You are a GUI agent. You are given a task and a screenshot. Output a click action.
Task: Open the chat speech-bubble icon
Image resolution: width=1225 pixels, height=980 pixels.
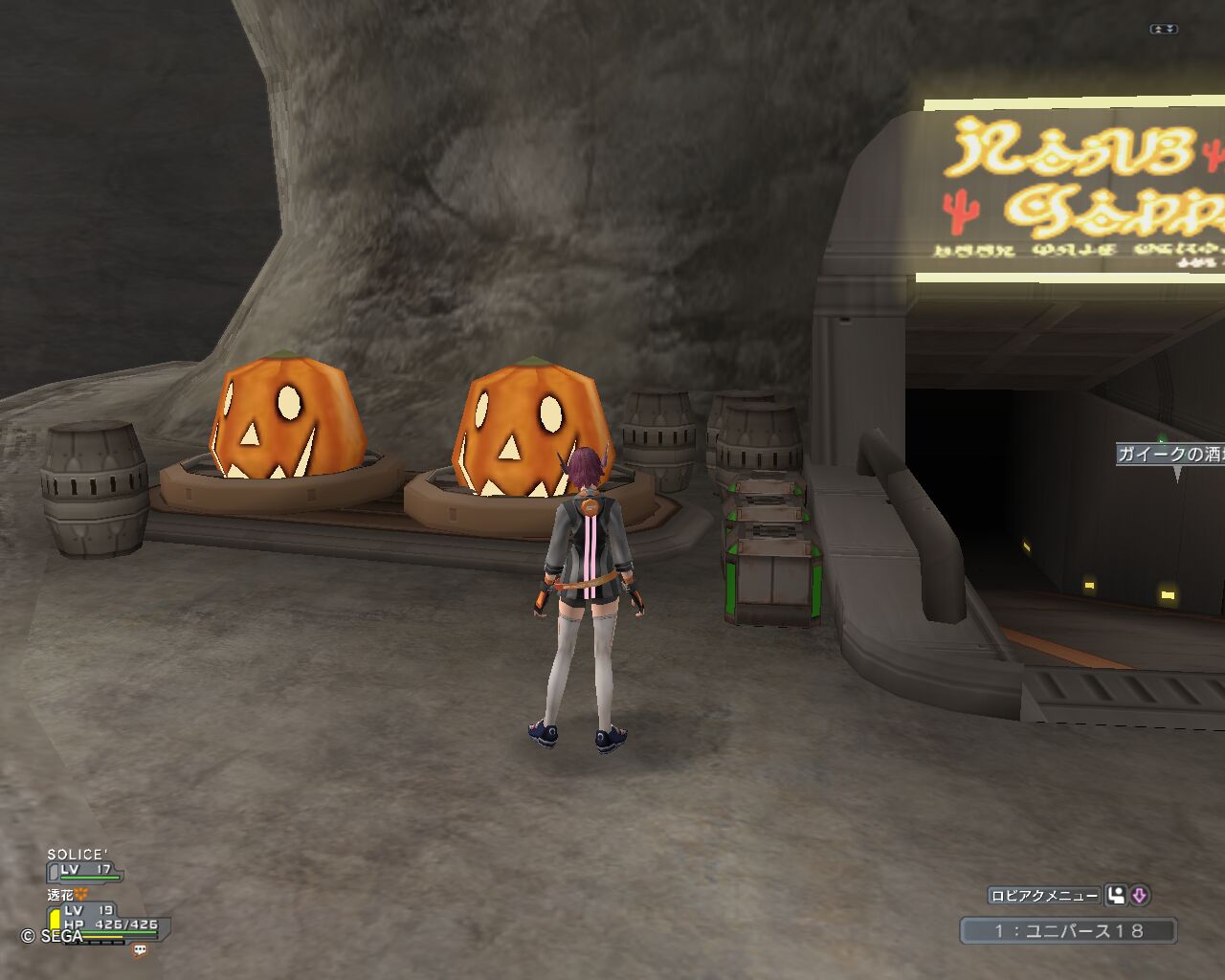pos(141,949)
